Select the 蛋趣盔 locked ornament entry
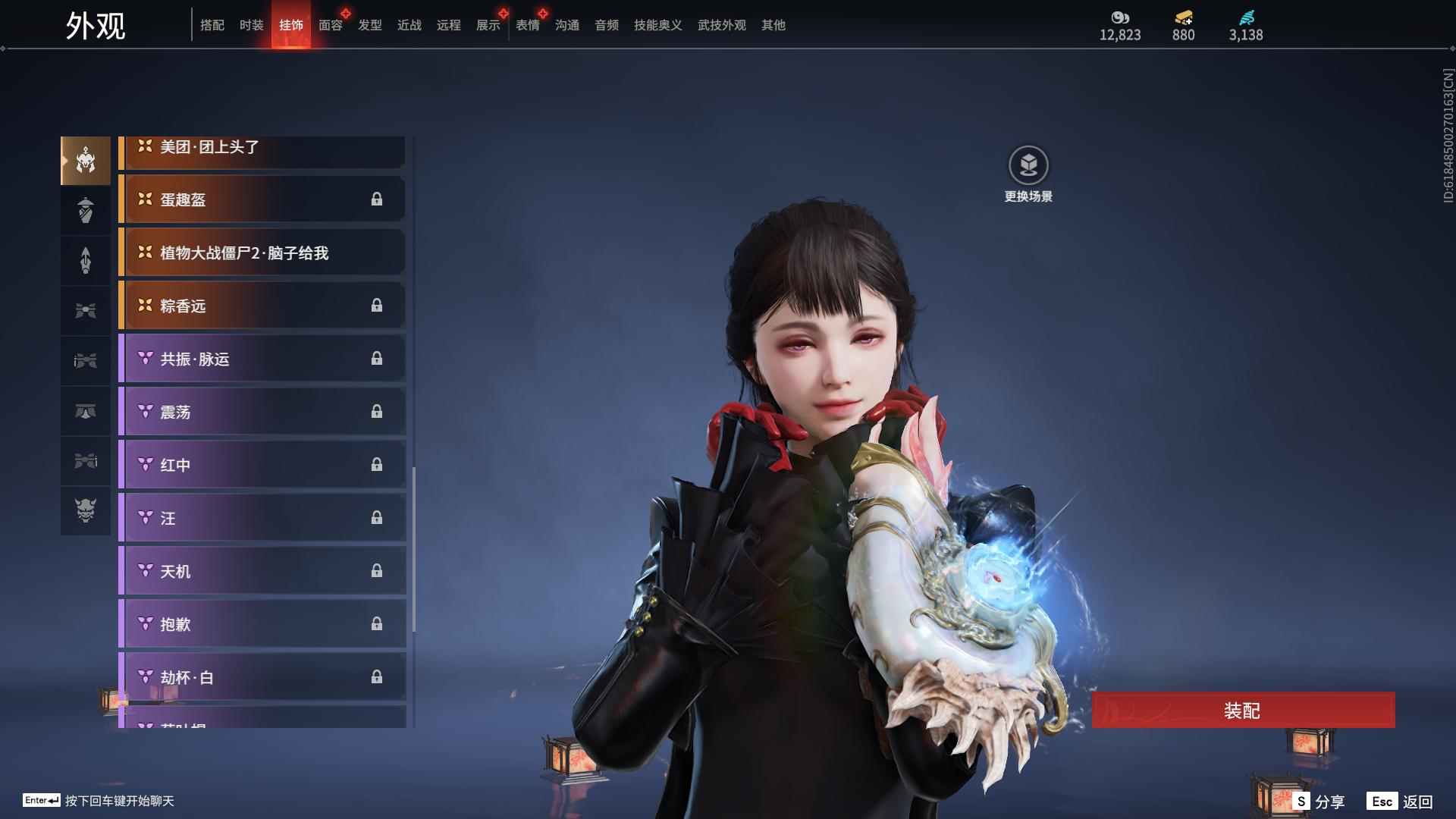This screenshot has width=1456, height=819. (x=262, y=199)
